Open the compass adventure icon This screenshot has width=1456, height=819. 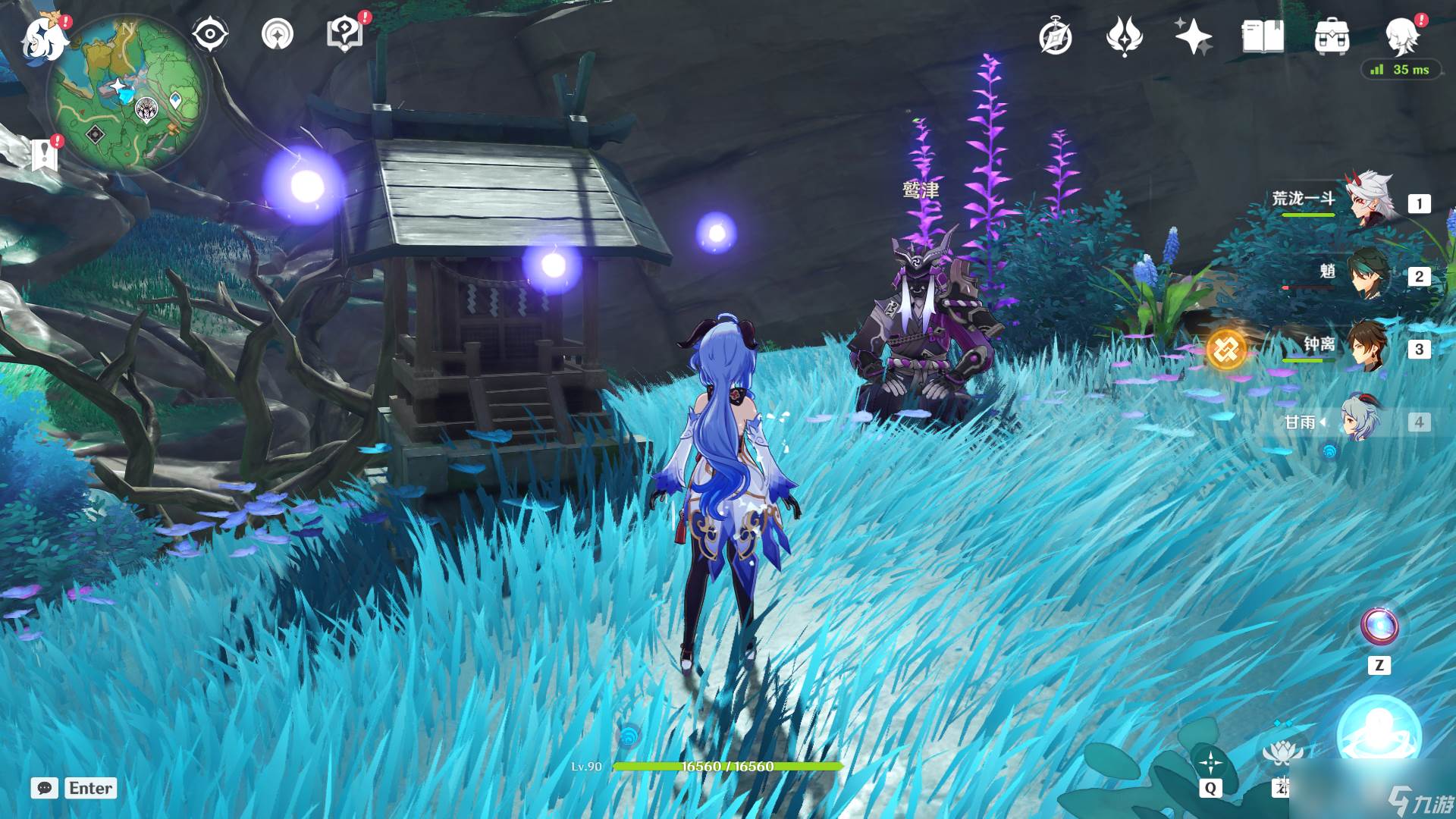click(1056, 37)
